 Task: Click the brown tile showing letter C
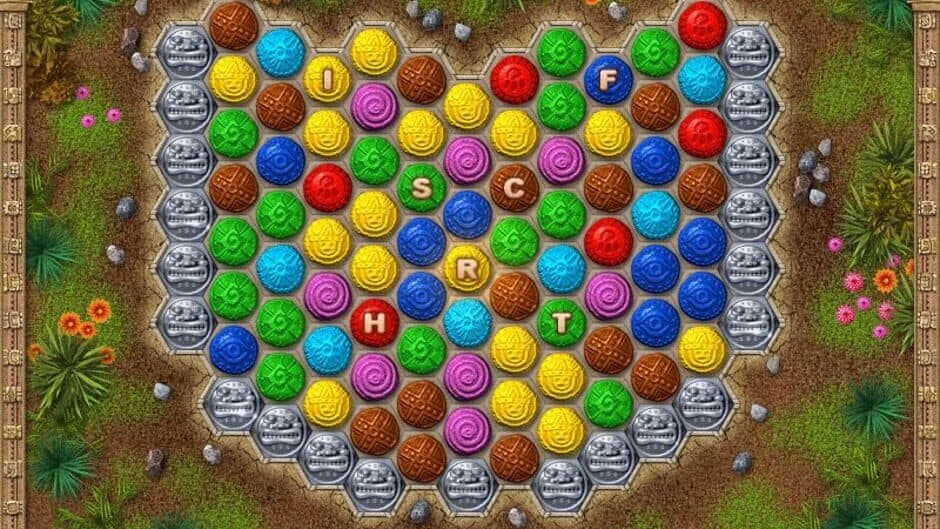point(514,187)
